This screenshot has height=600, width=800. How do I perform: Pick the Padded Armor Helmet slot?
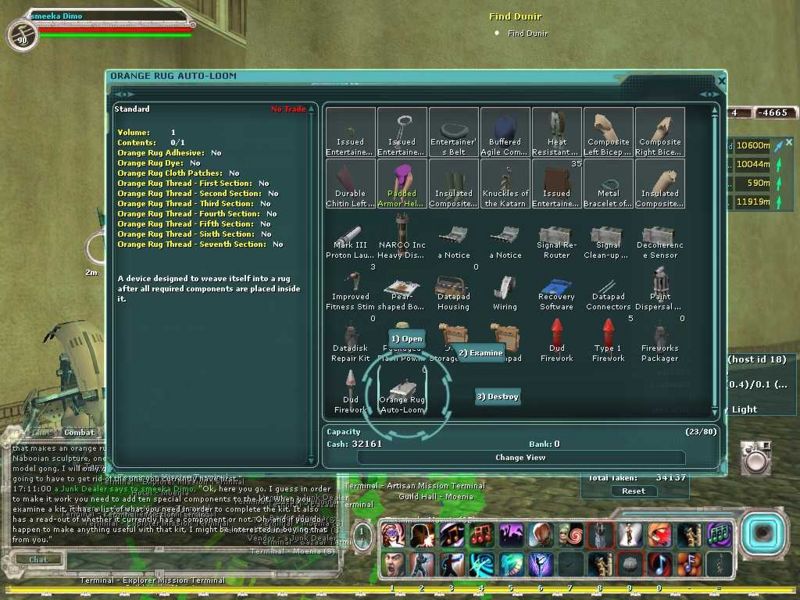(x=402, y=185)
